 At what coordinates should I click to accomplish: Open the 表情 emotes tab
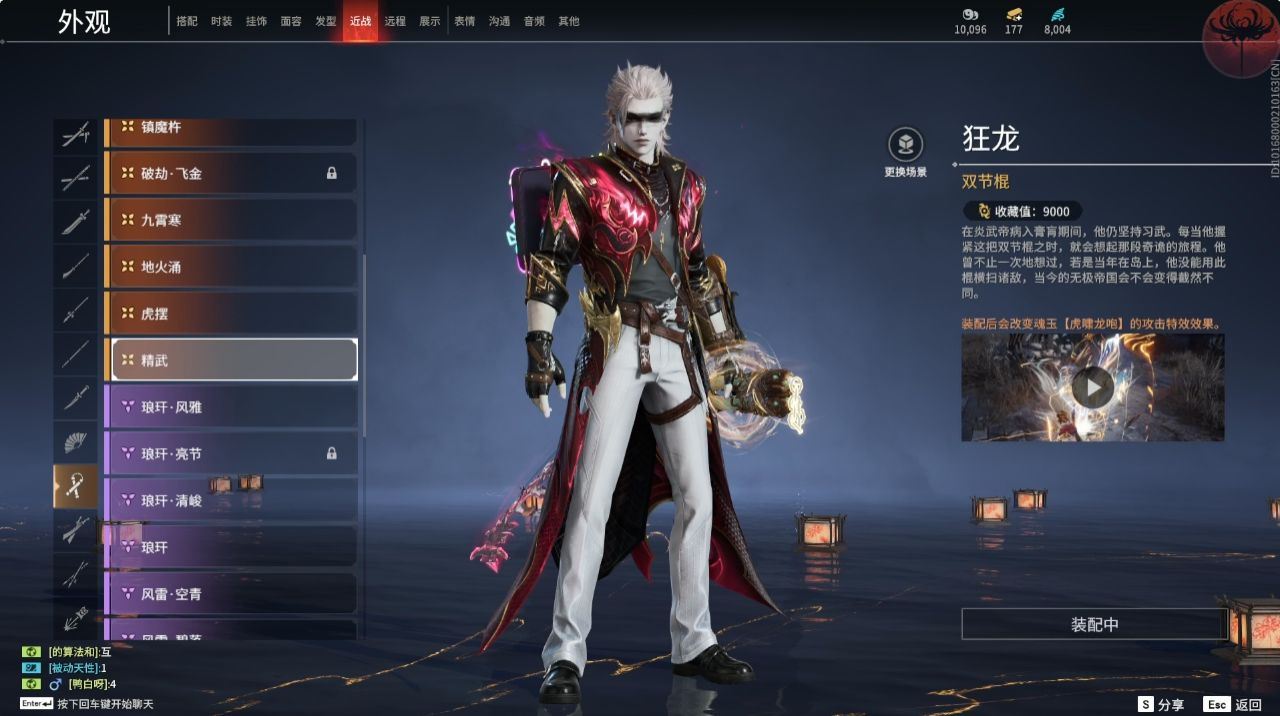[x=465, y=21]
